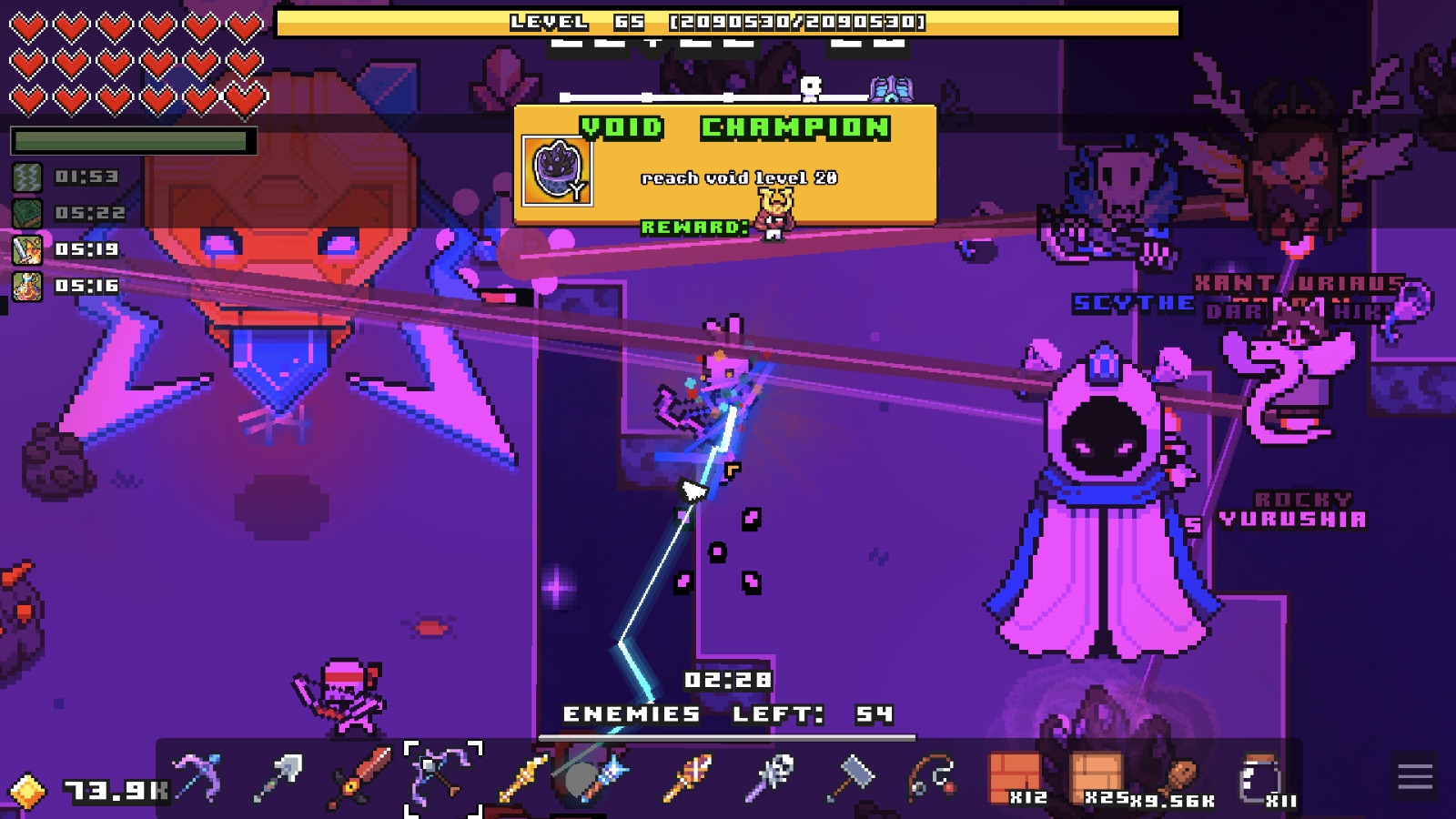Select the brick stack marked x12
The height and width of the screenshot is (819, 1456).
pos(1015,778)
